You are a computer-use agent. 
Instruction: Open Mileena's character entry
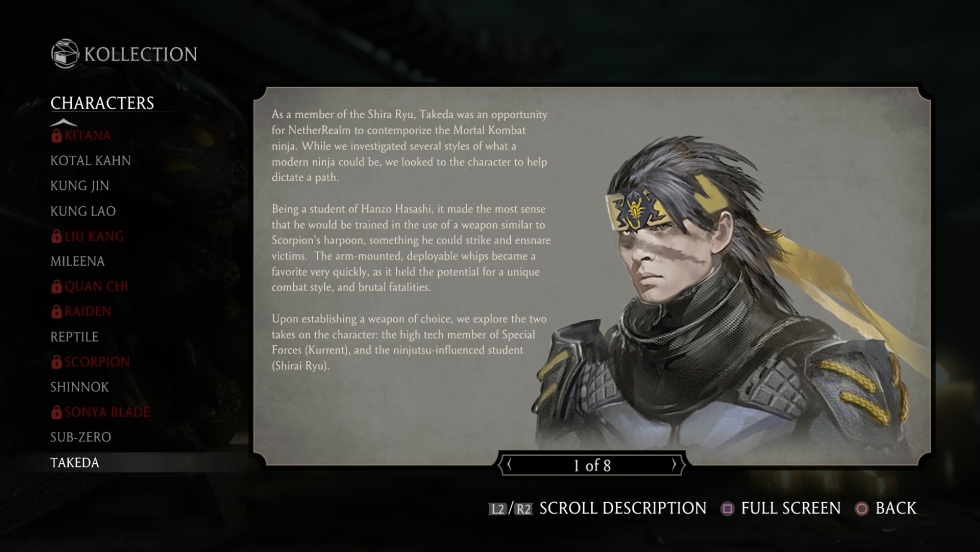coord(77,261)
